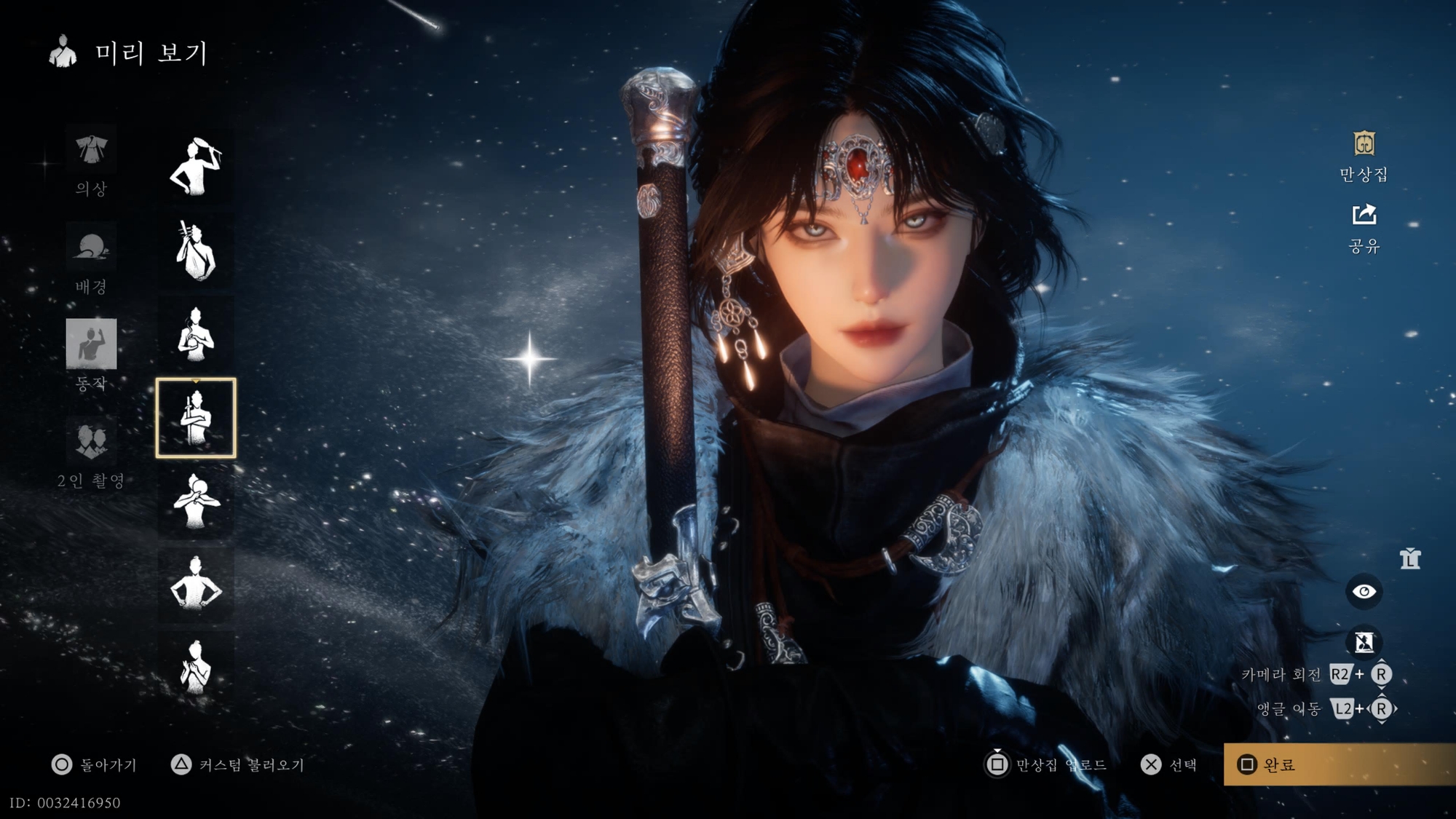
Task: Go back with 돌아가기
Action: (x=95, y=764)
